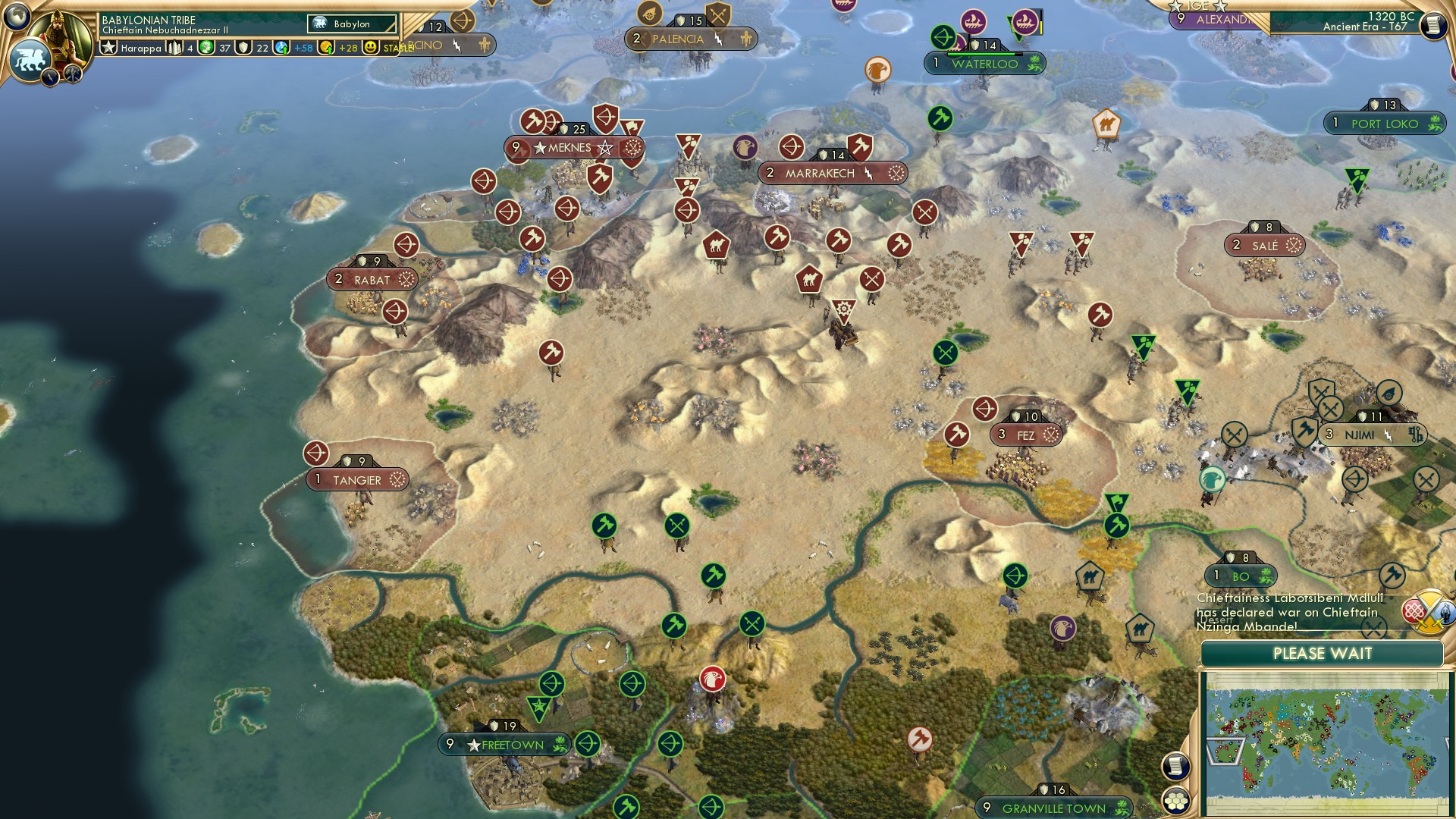Select the Harappa capital star icon
1456x819 pixels.
tap(108, 47)
